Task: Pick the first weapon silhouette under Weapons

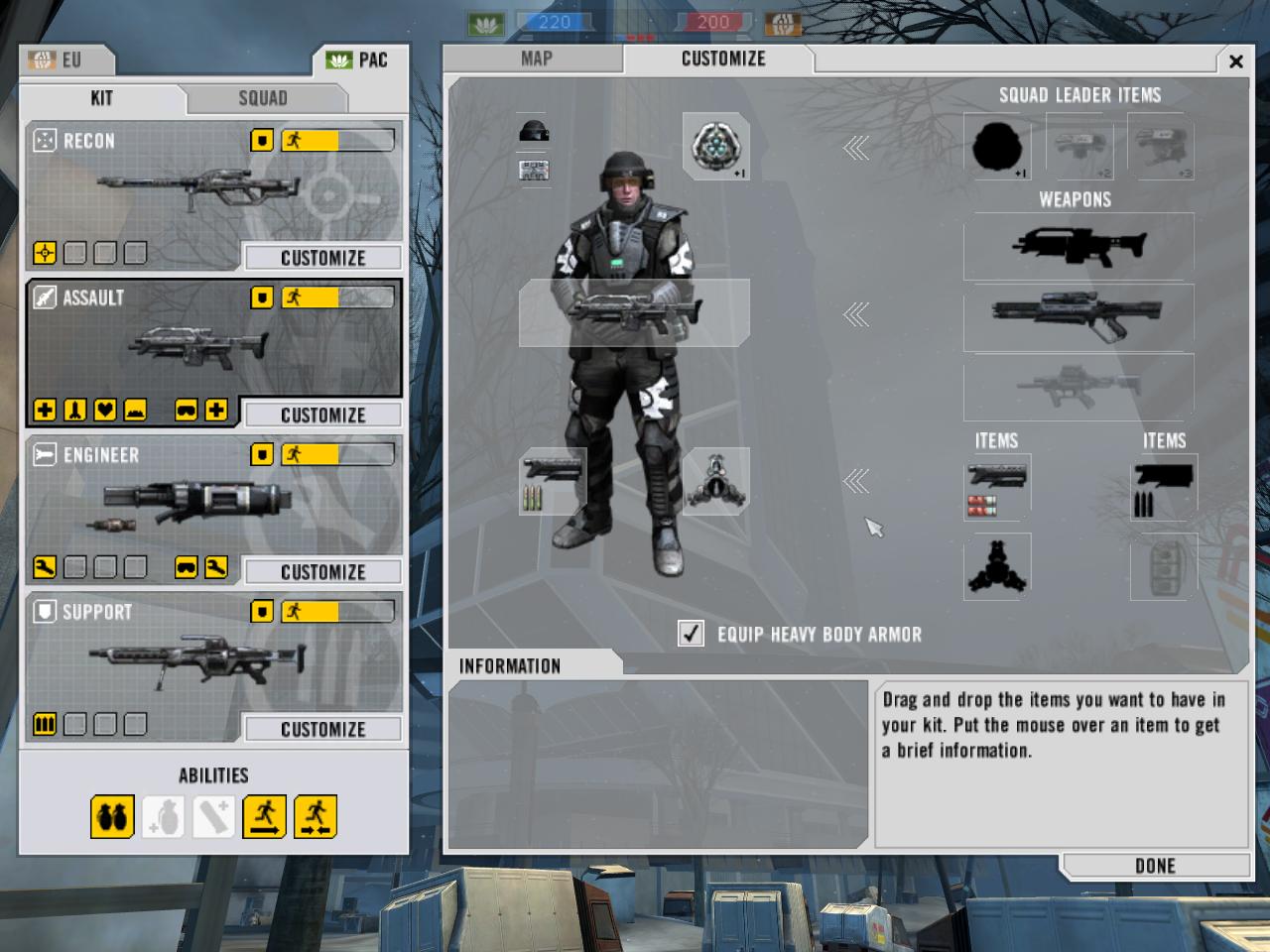Action: click(1079, 245)
